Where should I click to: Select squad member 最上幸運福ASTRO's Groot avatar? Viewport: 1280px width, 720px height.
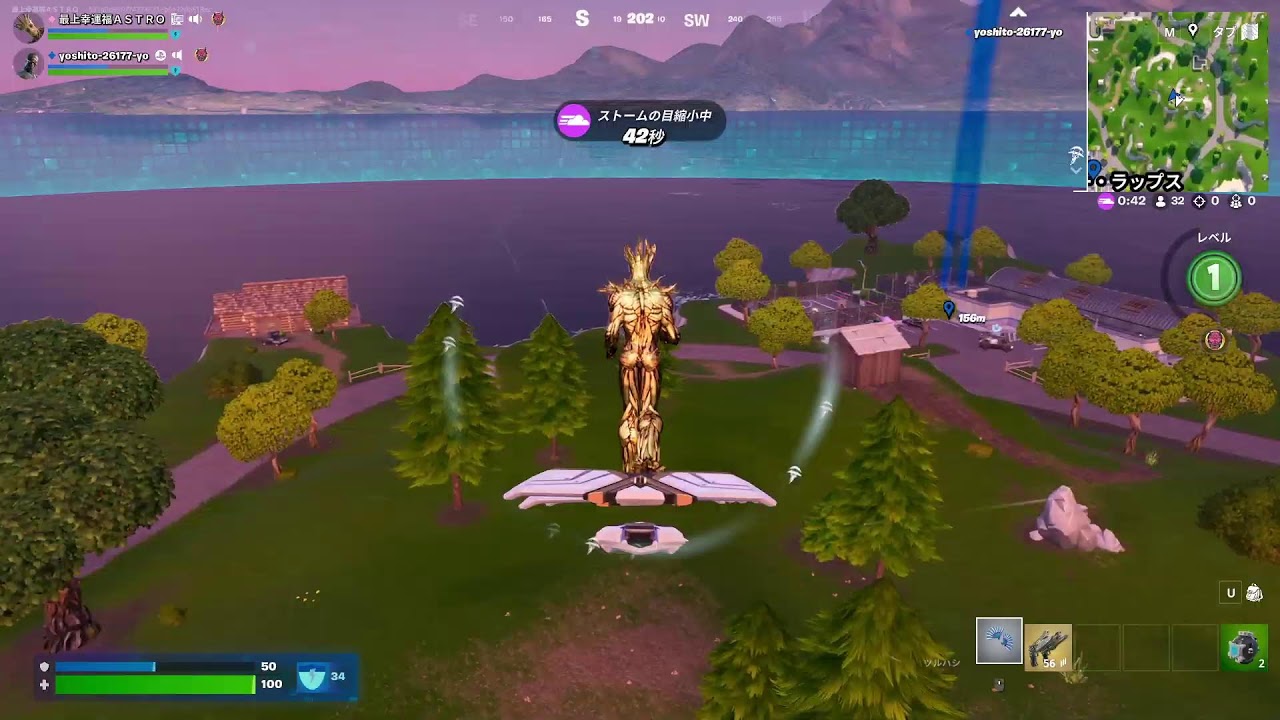coord(28,27)
